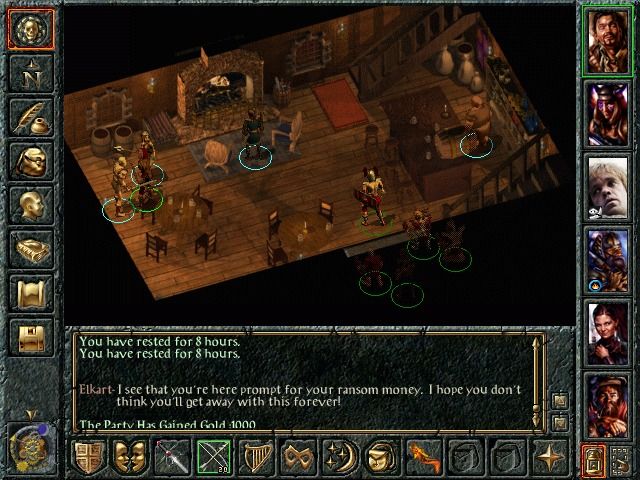Select the crossed arrows ranged weapon slot
The height and width of the screenshot is (480, 640).
pyautogui.click(x=213, y=457)
